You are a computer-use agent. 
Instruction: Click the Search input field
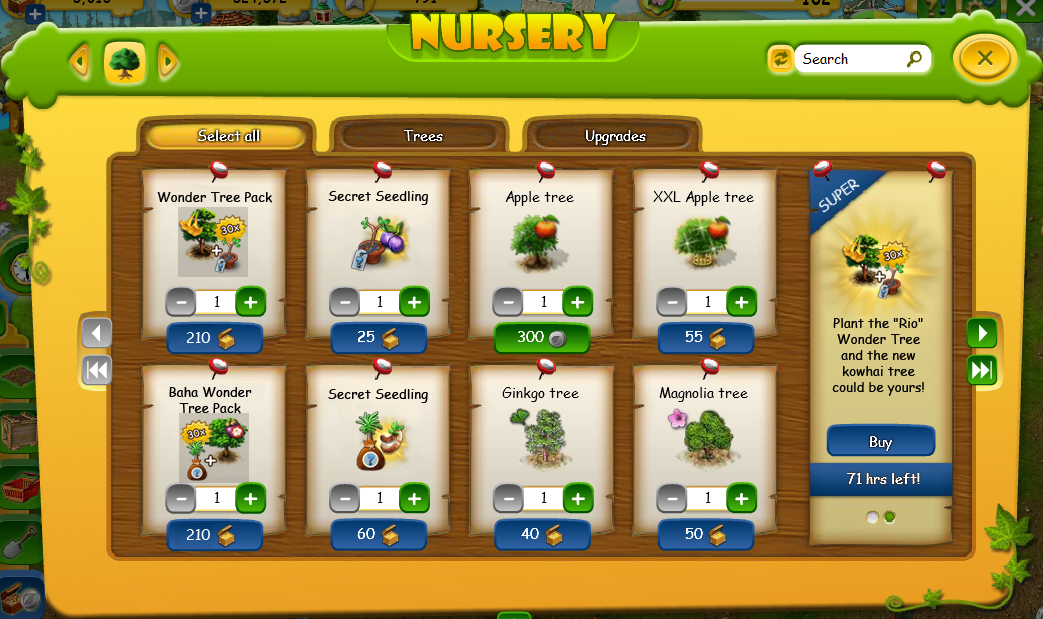(x=852, y=59)
